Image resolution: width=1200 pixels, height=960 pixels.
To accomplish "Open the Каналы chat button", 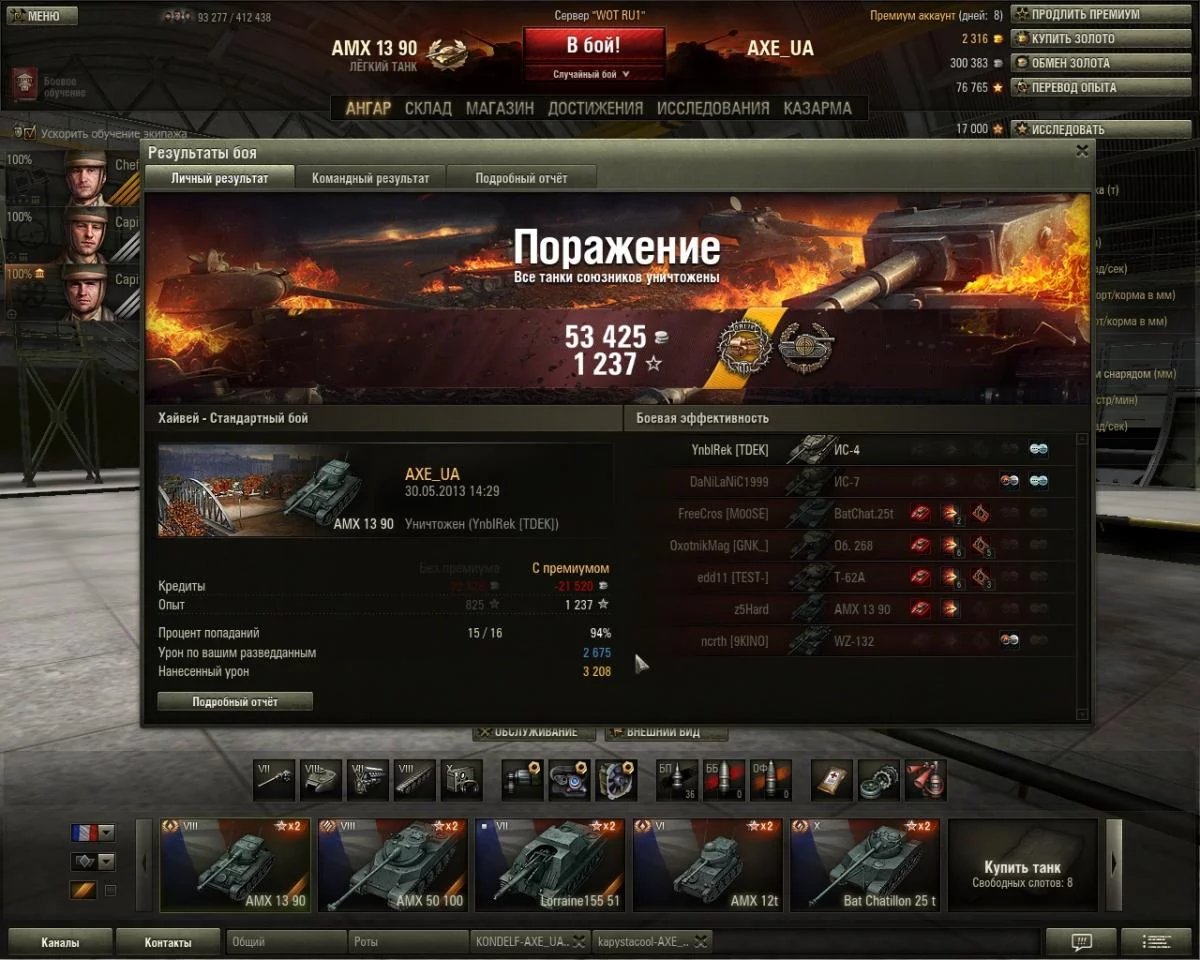I will 60,942.
